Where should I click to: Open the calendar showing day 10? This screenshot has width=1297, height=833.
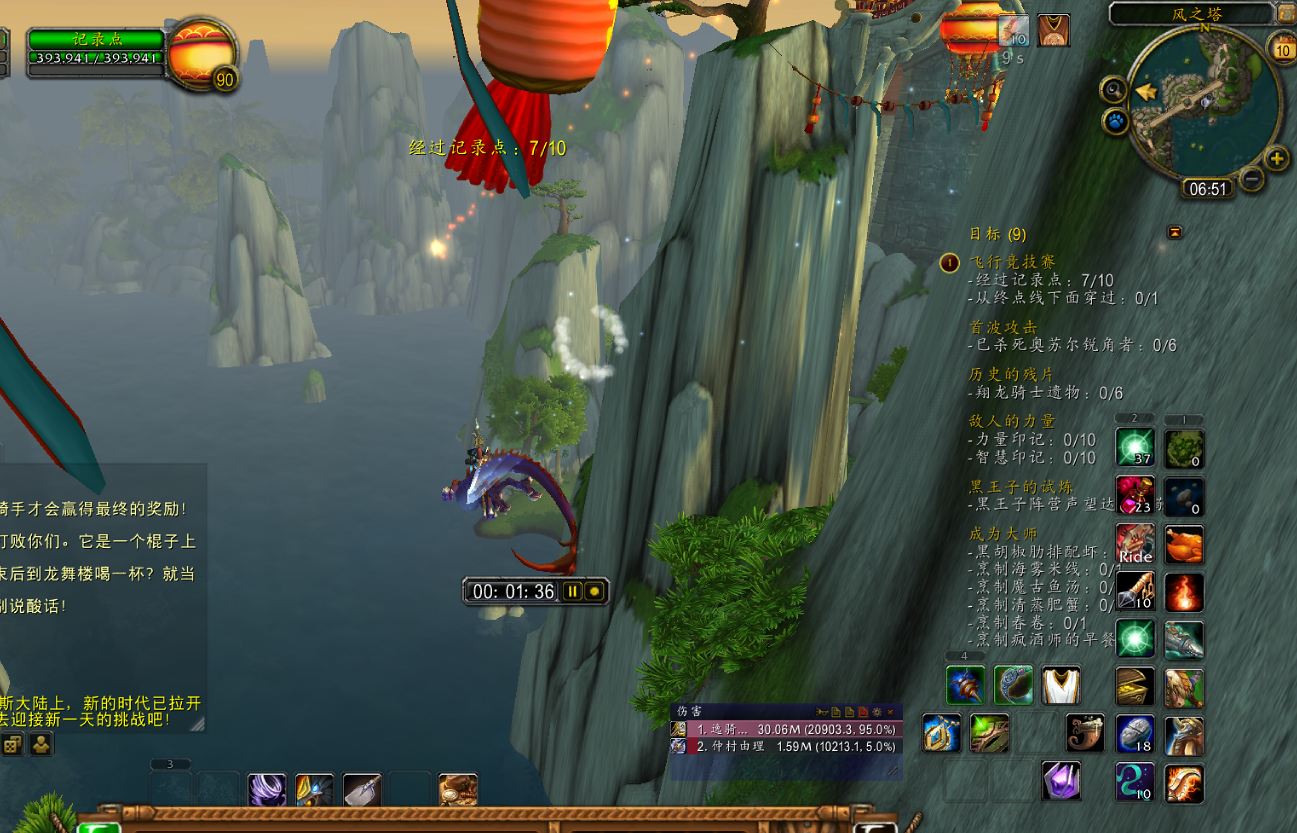[x=1281, y=46]
